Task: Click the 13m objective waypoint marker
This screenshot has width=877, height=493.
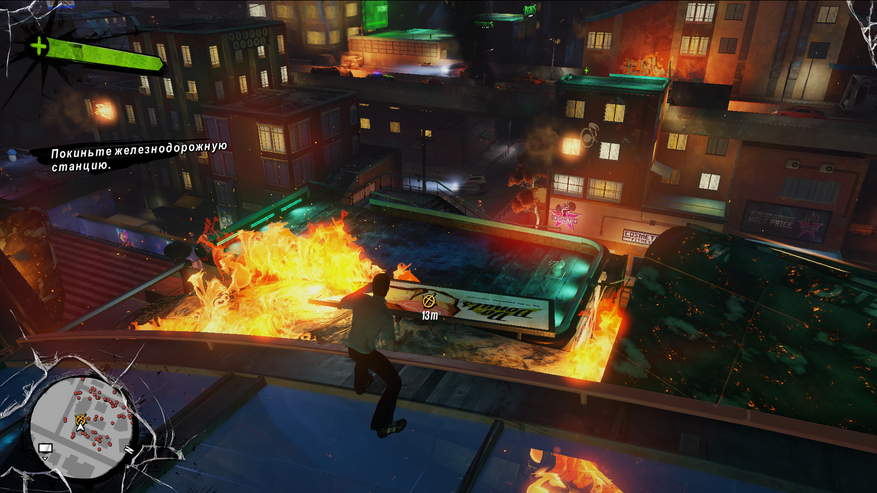Action: click(431, 299)
